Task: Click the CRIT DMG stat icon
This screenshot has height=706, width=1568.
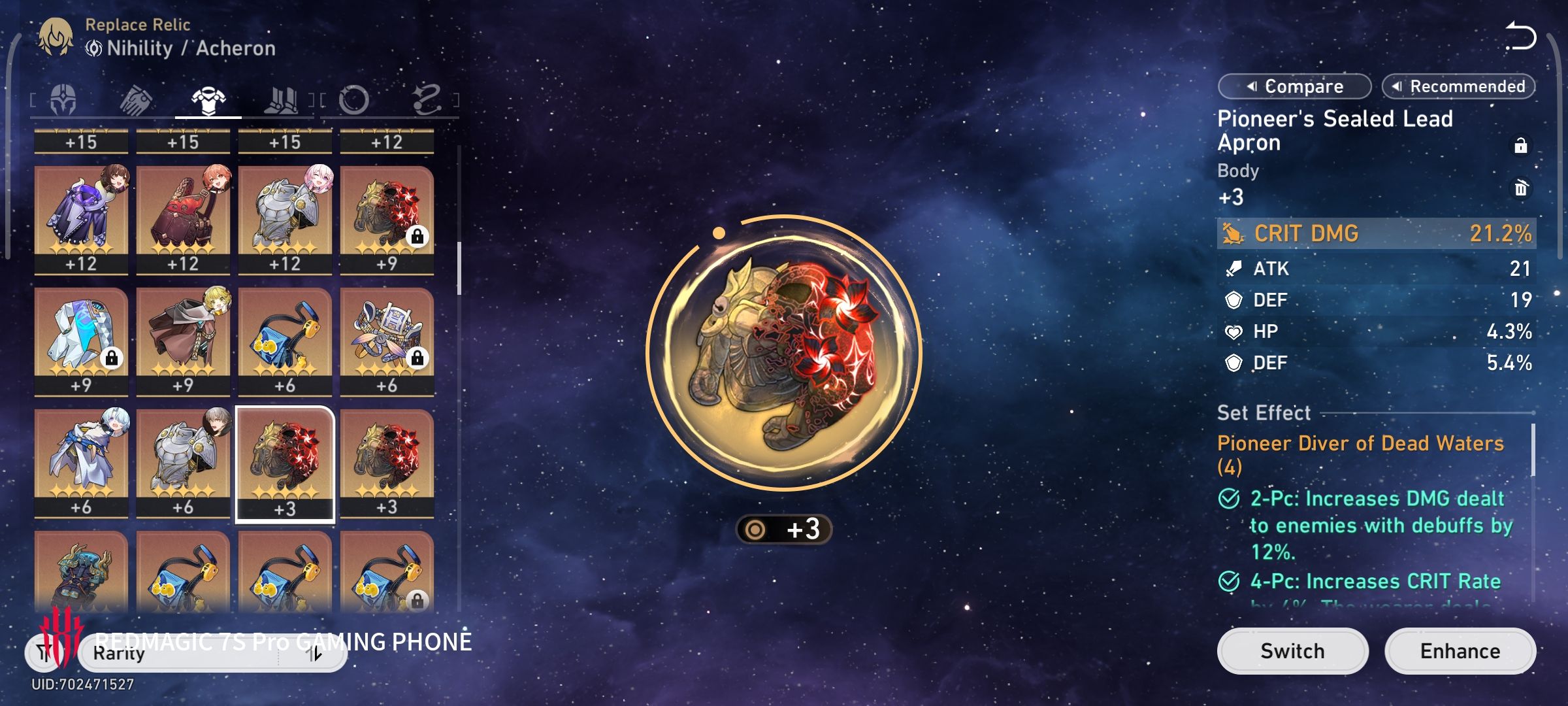Action: point(1233,233)
